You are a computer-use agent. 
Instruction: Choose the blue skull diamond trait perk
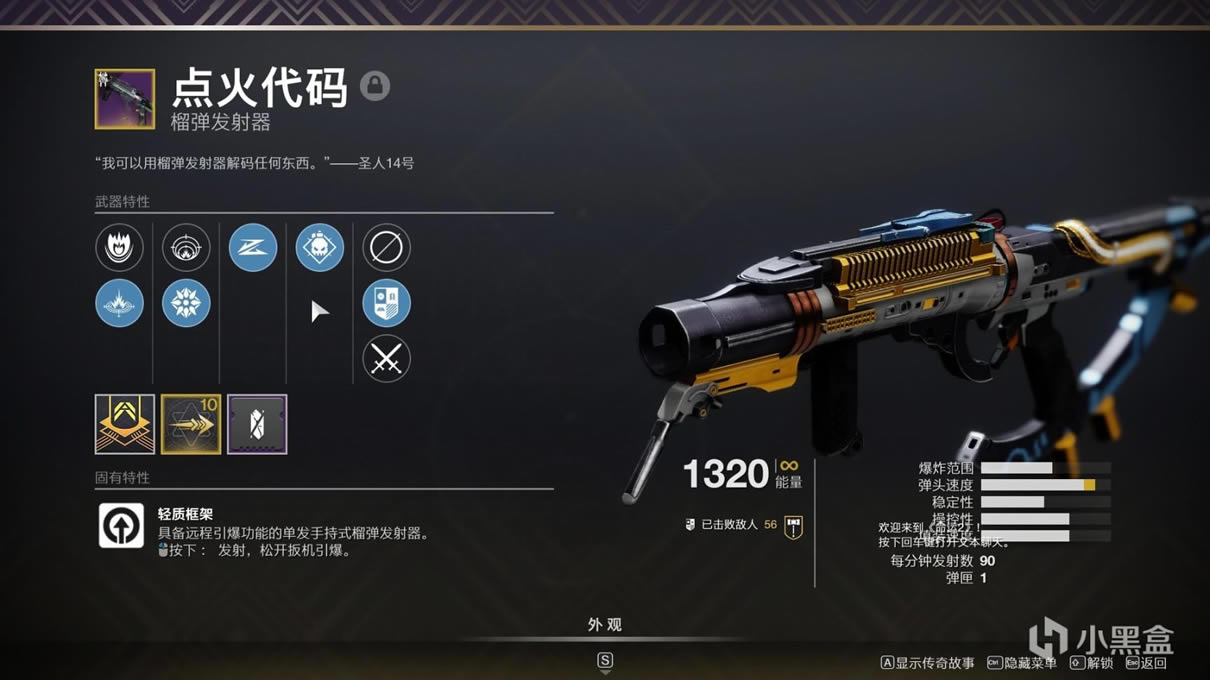click(320, 247)
